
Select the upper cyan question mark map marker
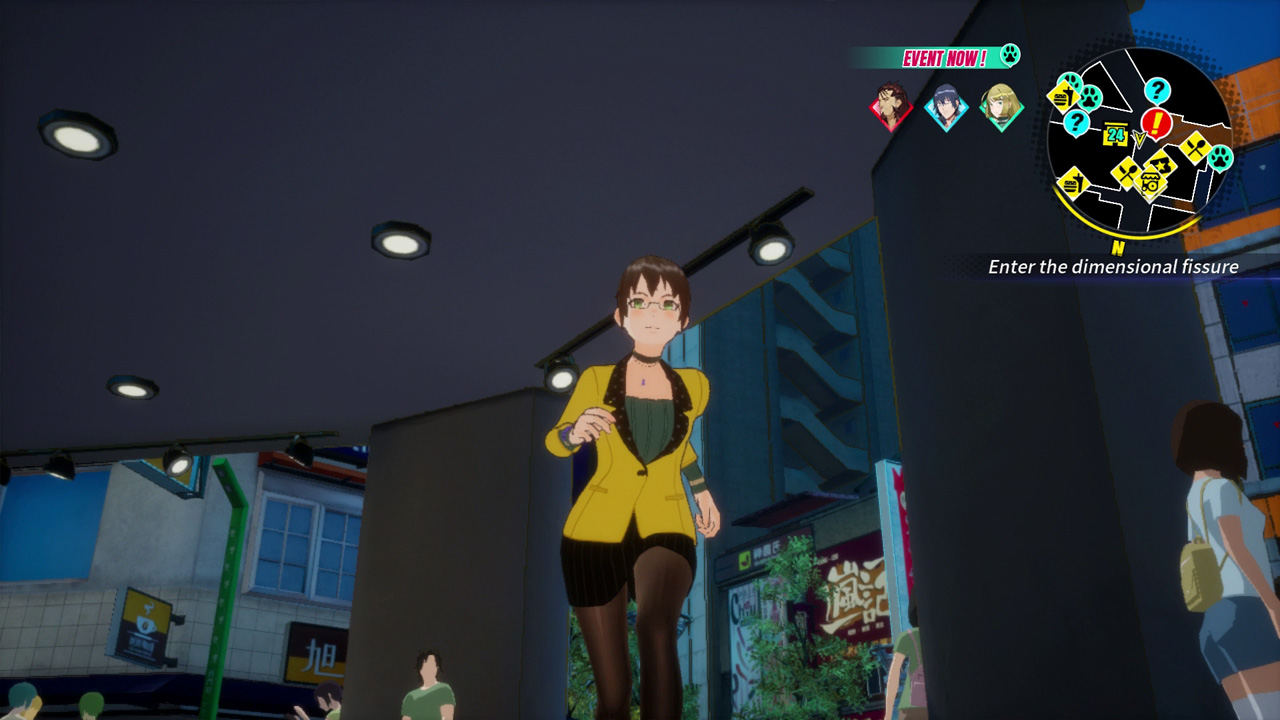click(x=1157, y=89)
